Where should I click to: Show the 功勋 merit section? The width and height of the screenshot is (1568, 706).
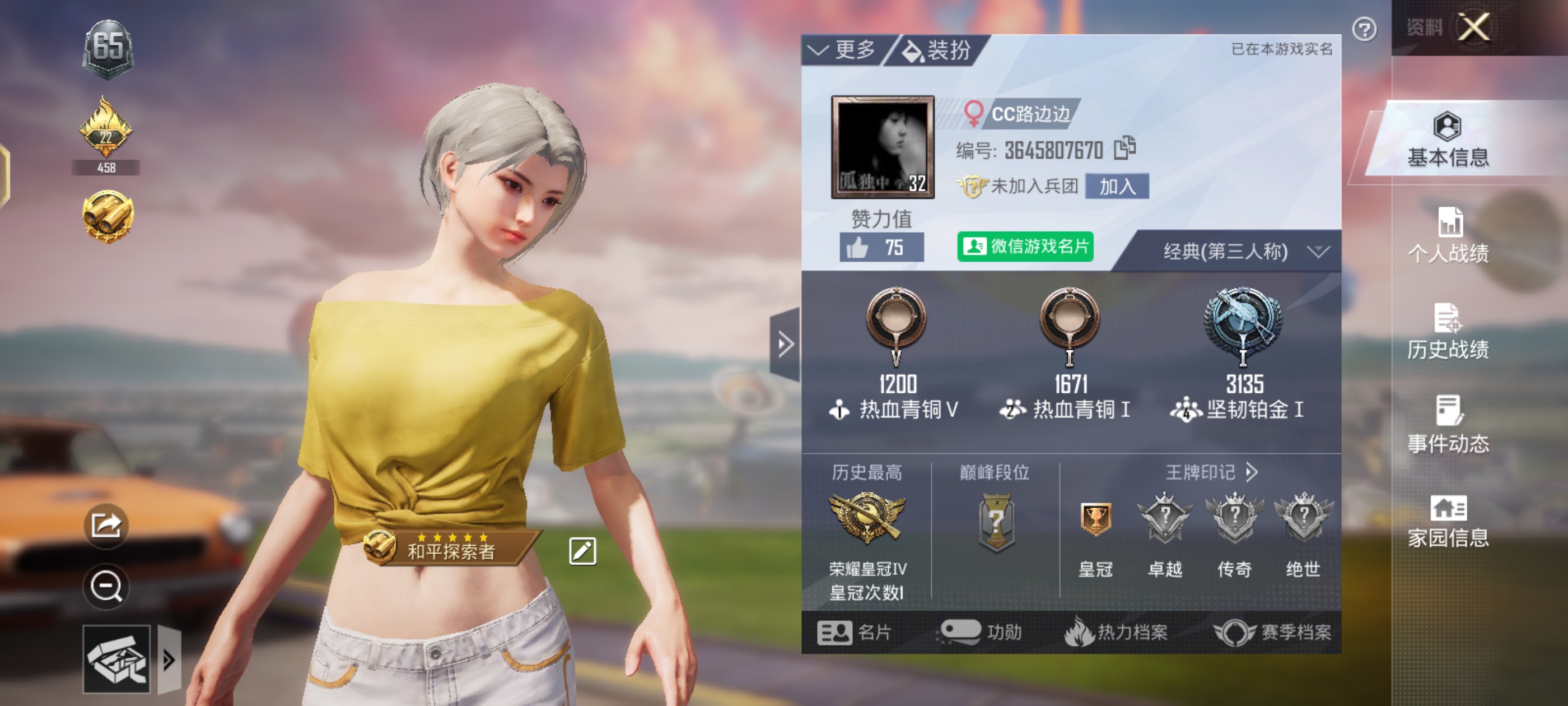(x=981, y=632)
